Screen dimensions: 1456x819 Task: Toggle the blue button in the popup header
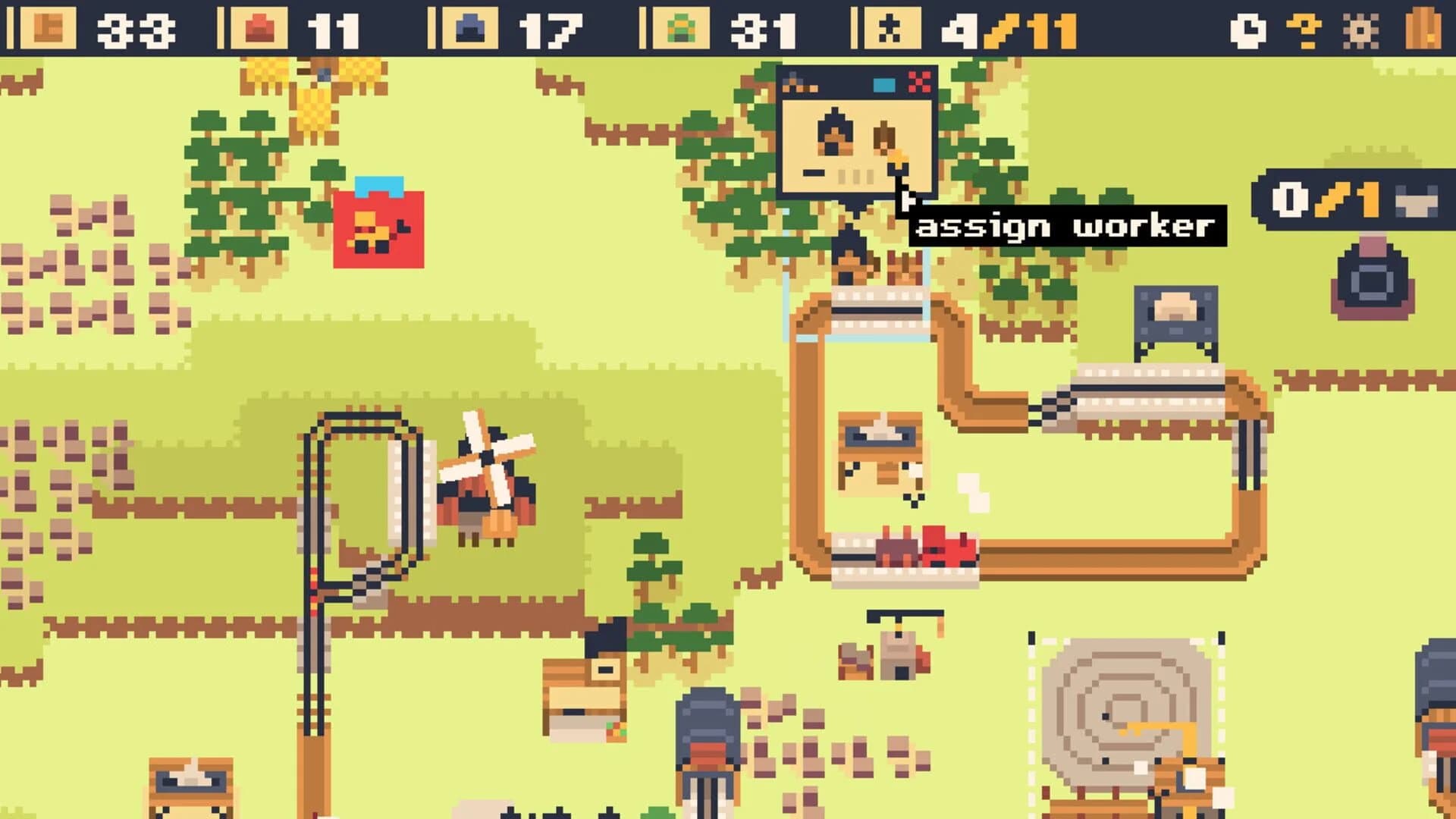coord(883,85)
